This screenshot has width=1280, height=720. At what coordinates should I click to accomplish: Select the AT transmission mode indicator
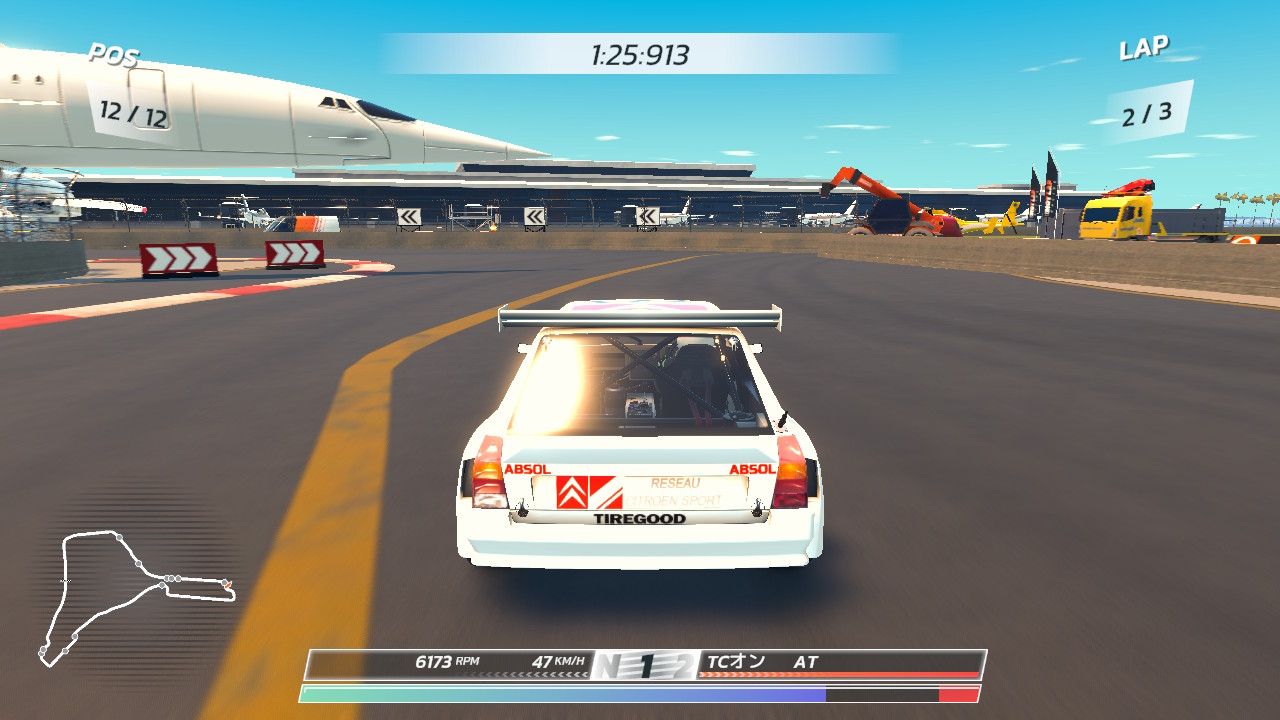point(806,662)
